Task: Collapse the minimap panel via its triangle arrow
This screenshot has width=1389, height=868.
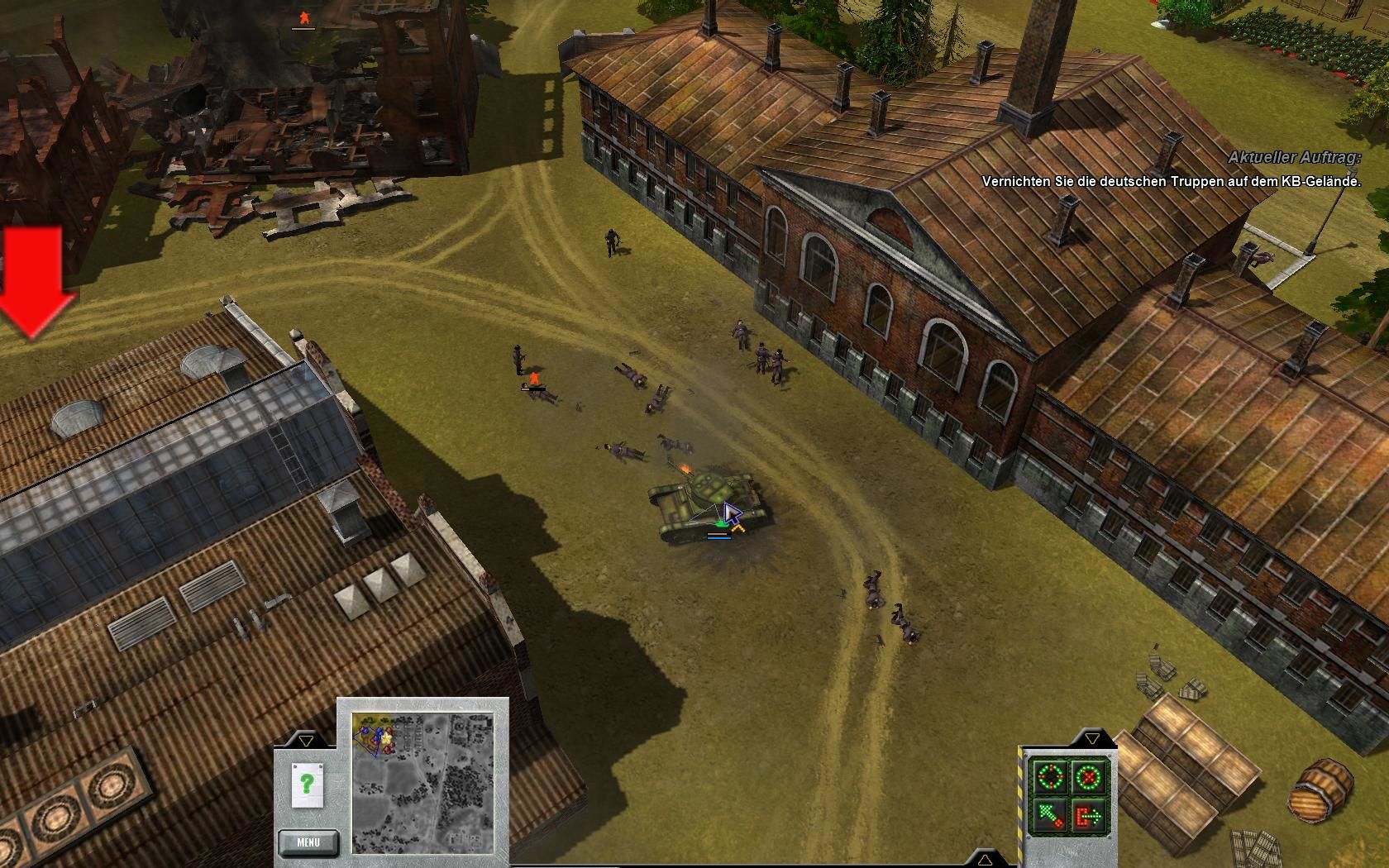Action: click(306, 740)
